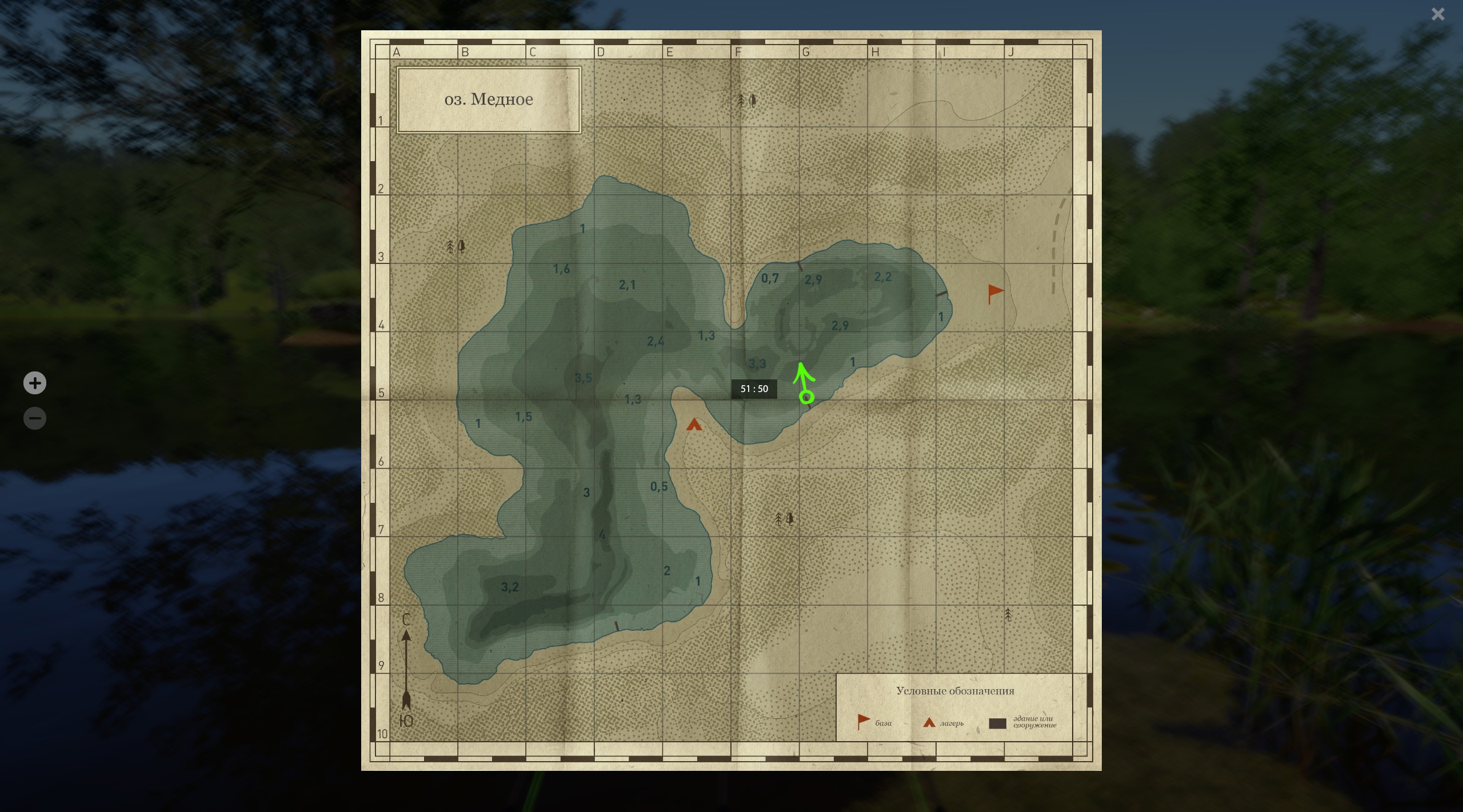
Task: Select the red base flag marker near the lake
Action: pos(995,294)
